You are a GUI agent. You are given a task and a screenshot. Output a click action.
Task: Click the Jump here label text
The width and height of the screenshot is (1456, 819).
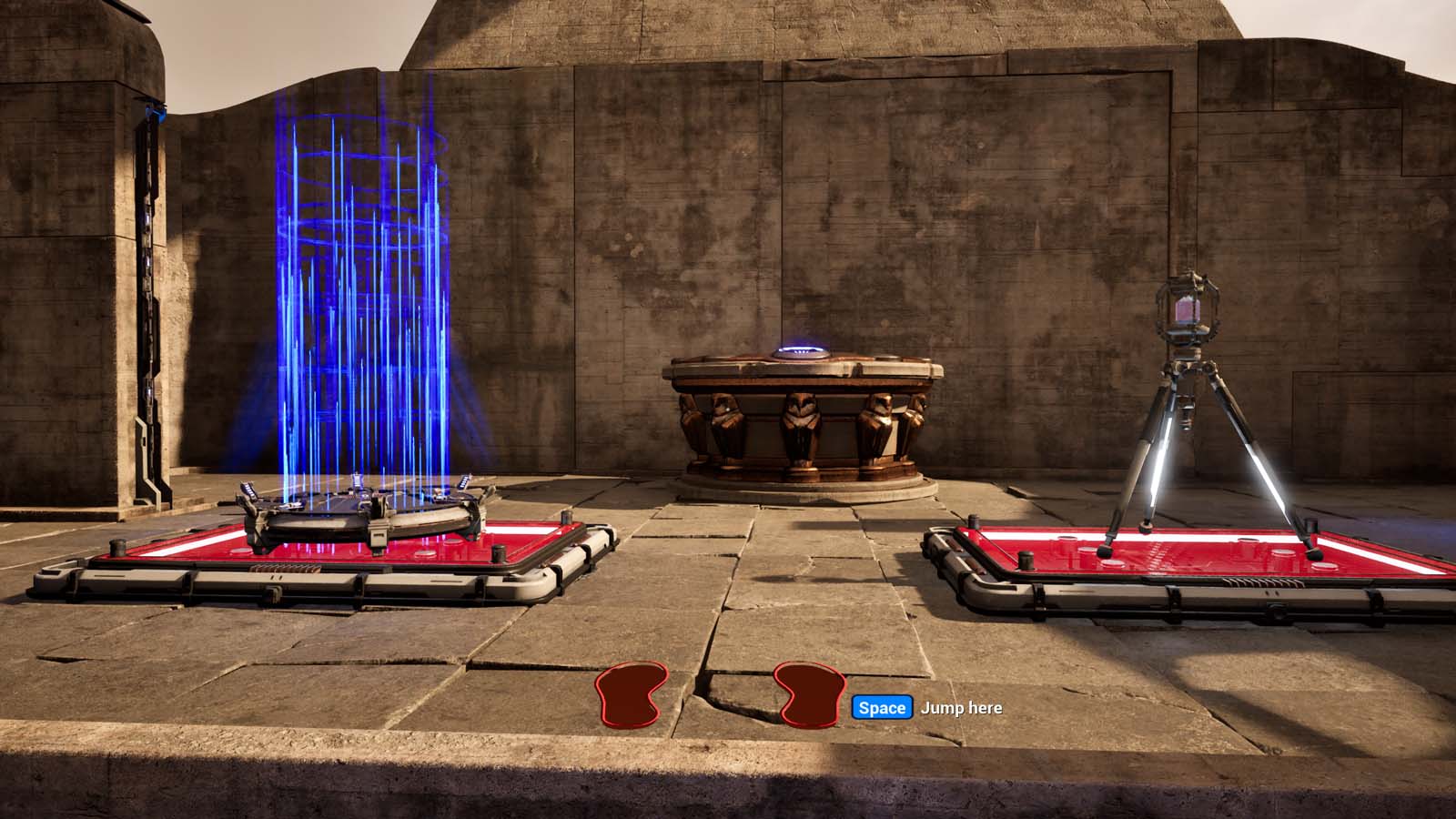click(x=960, y=708)
